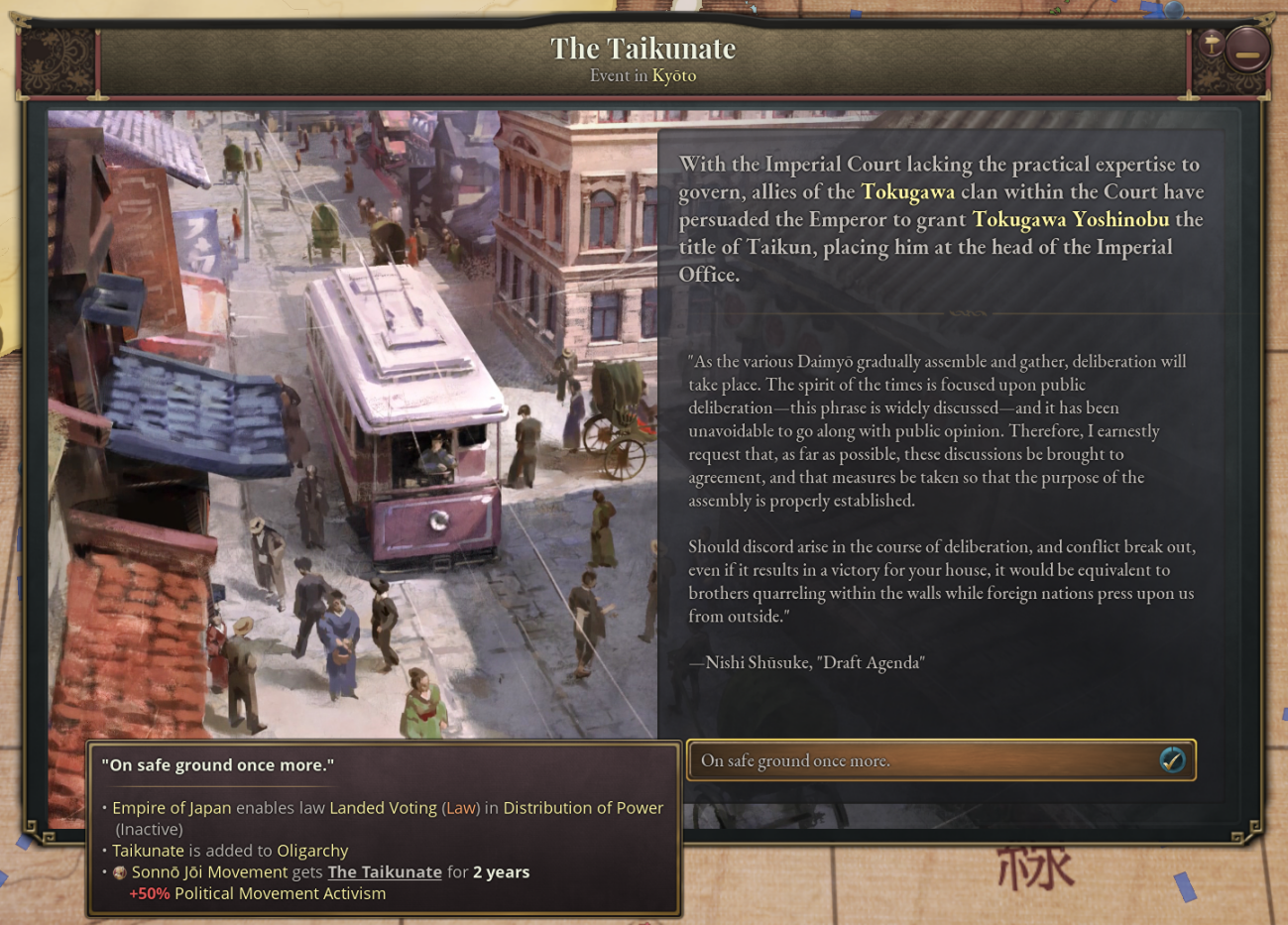
Task: Click the signpost icon in the header
Action: 1211,43
